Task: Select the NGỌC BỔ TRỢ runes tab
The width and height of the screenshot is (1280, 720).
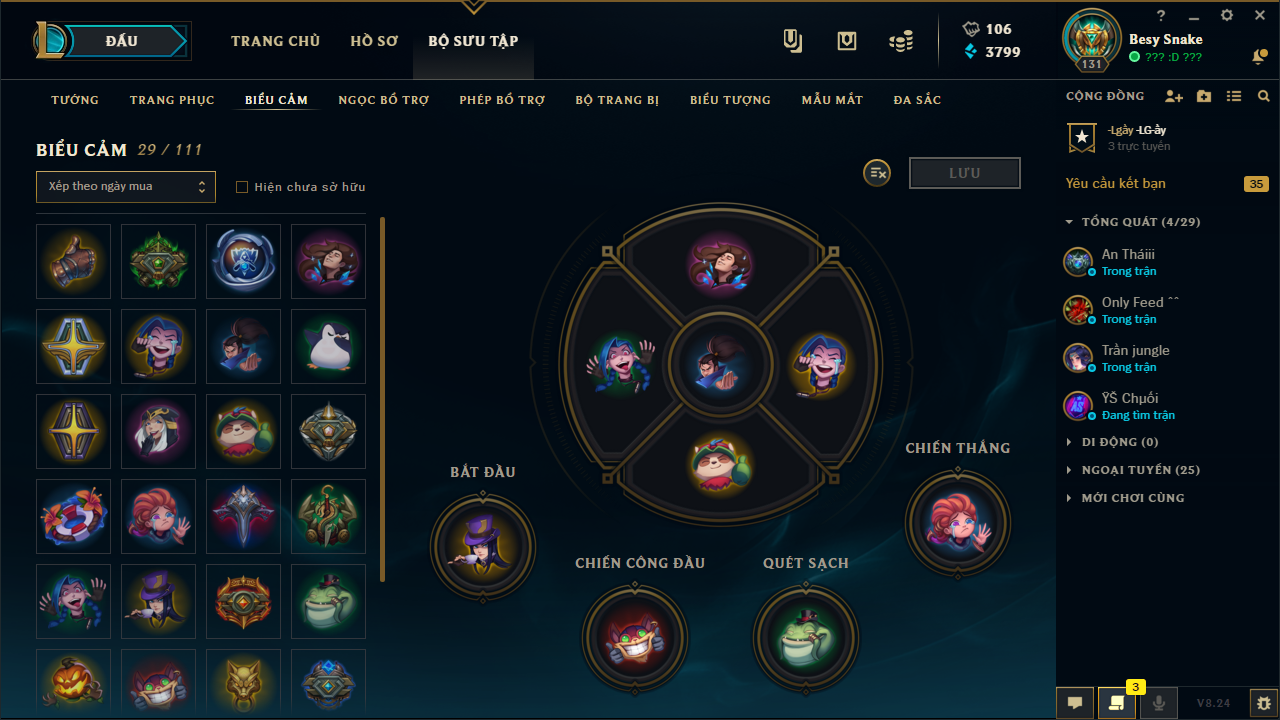Action: pyautogui.click(x=383, y=100)
